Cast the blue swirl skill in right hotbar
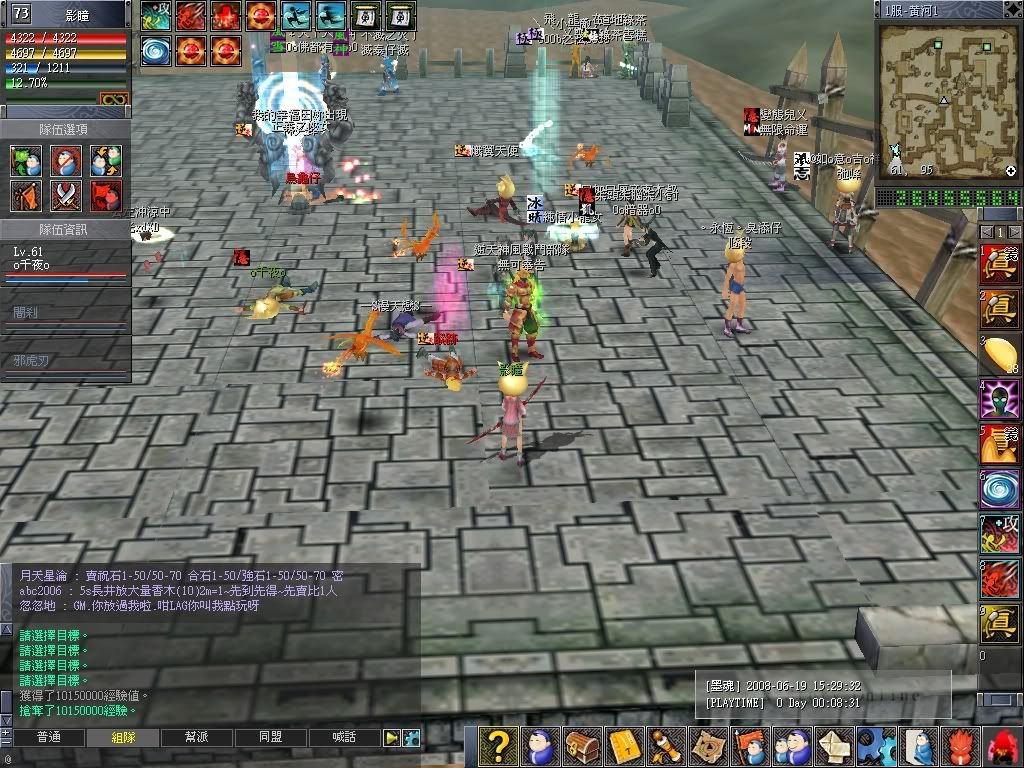This screenshot has width=1024, height=768. (999, 489)
